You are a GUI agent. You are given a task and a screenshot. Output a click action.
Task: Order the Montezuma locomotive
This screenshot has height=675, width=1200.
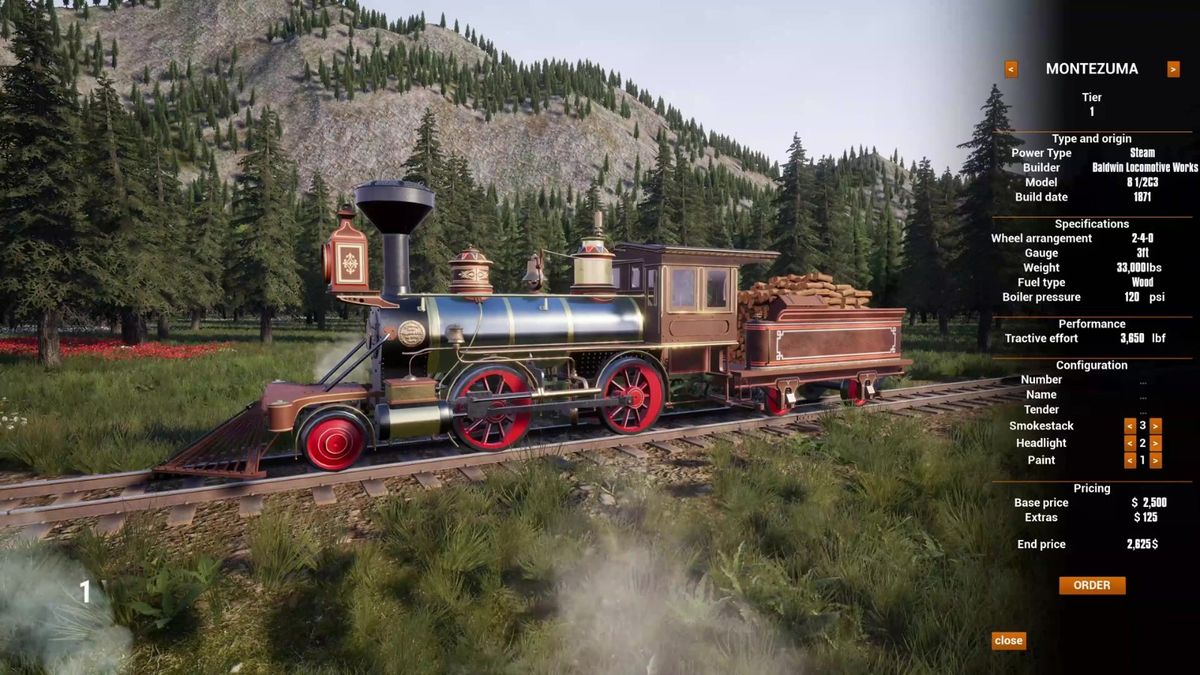click(1091, 585)
